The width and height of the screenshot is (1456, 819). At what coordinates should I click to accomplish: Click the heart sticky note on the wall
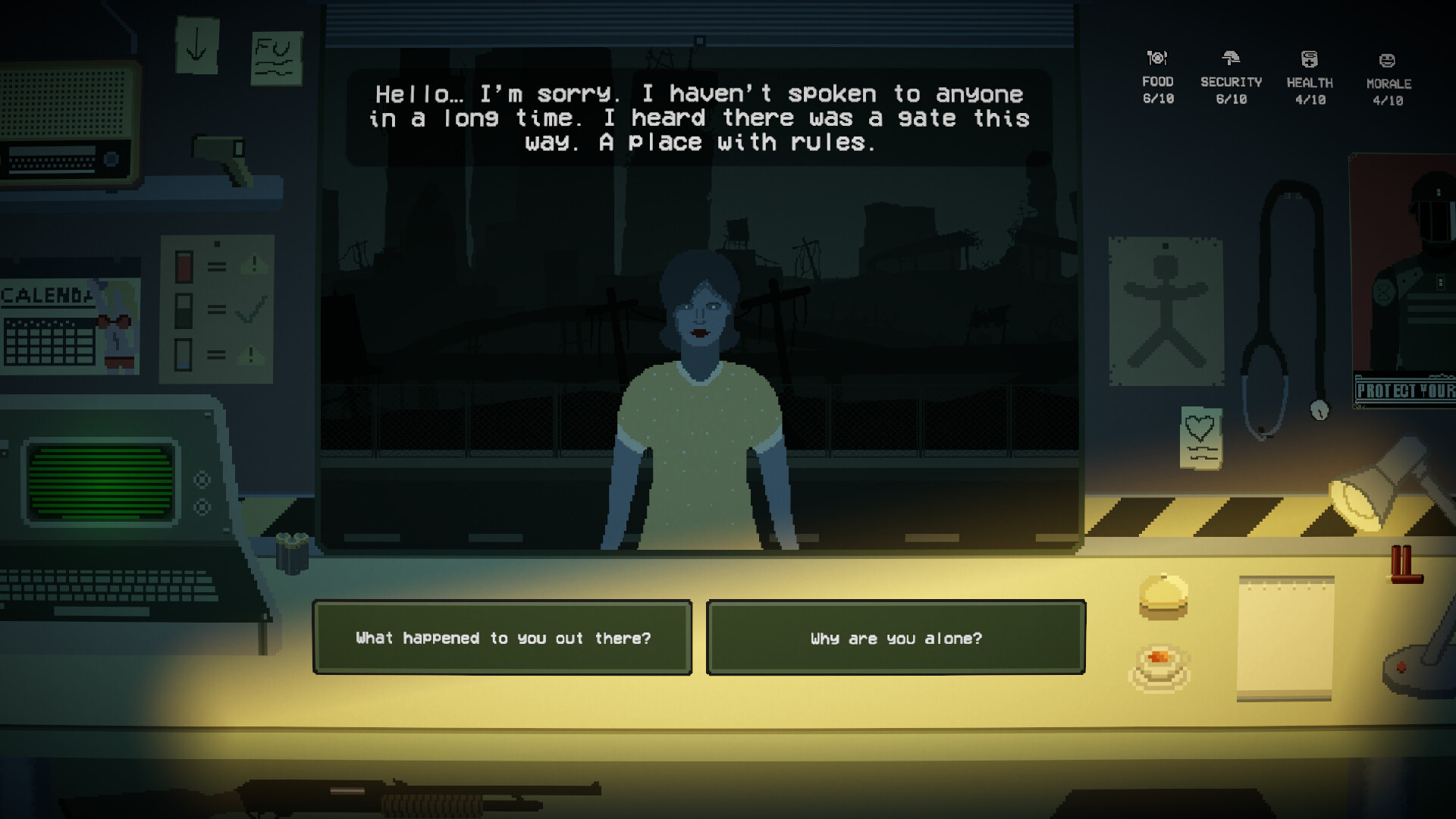tap(1200, 436)
